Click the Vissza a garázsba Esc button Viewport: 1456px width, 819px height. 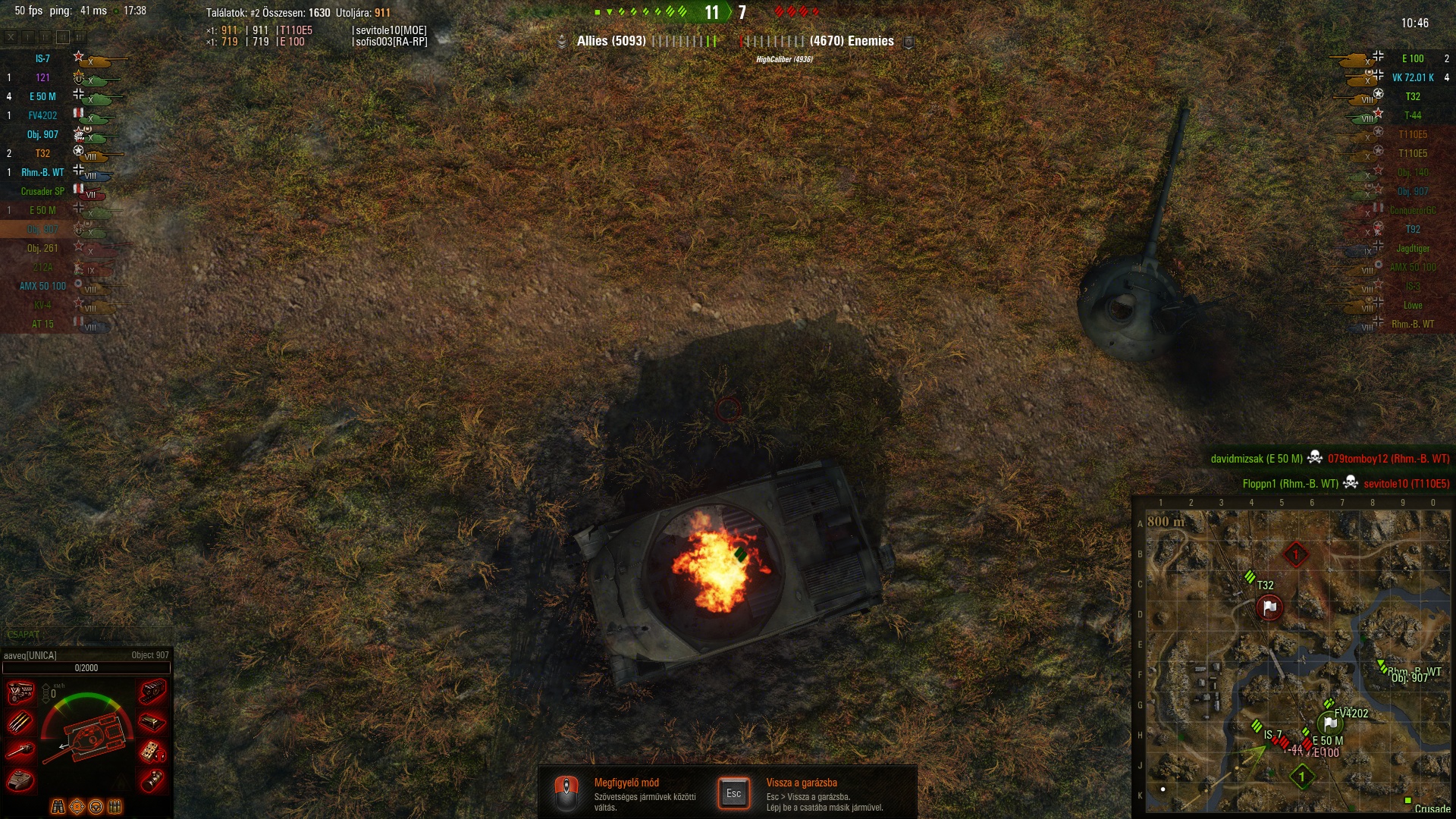pos(733,793)
